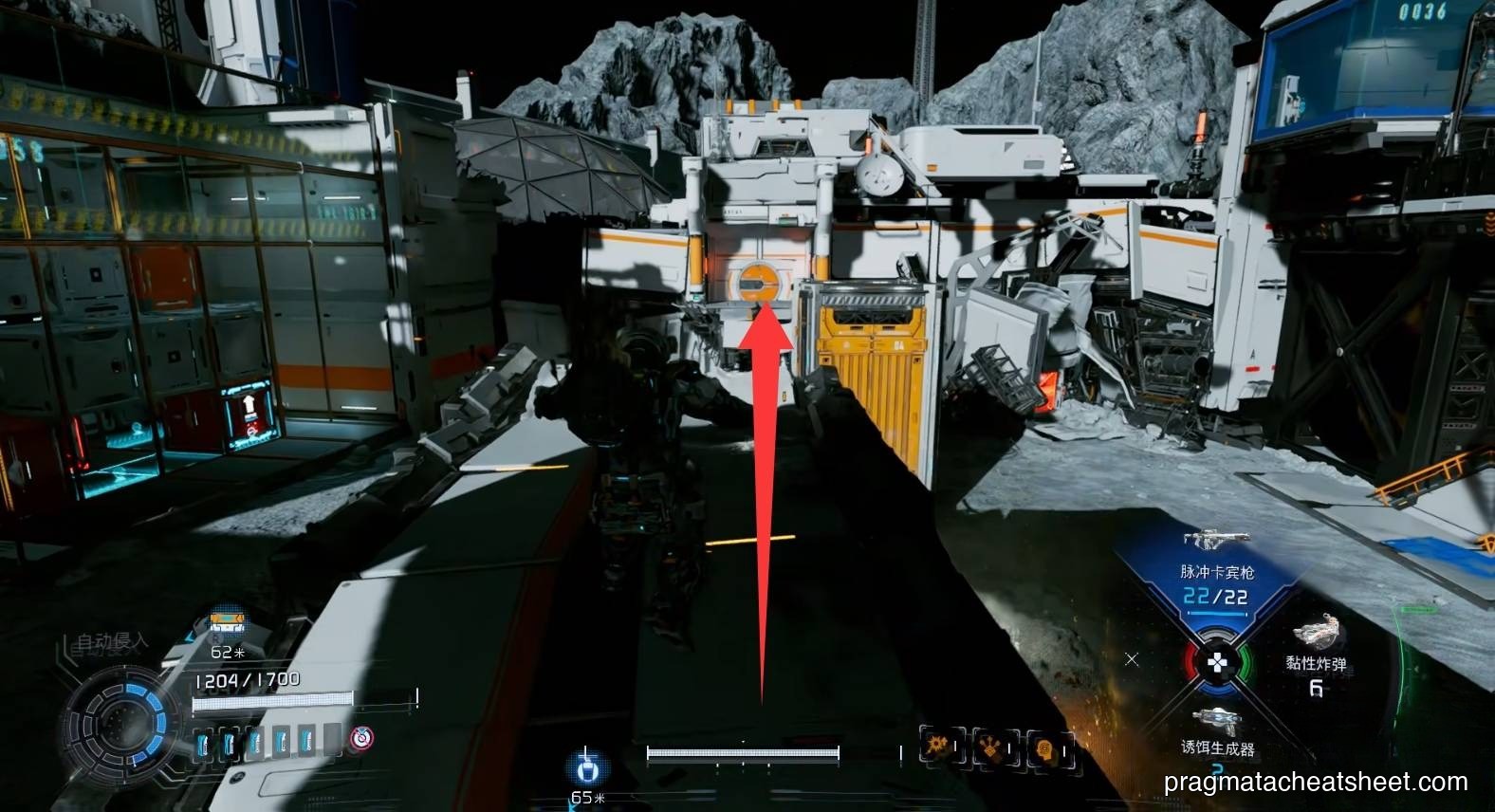This screenshot has width=1495, height=812.
Task: Click the D-pad weapon wheel center
Action: [x=1216, y=661]
